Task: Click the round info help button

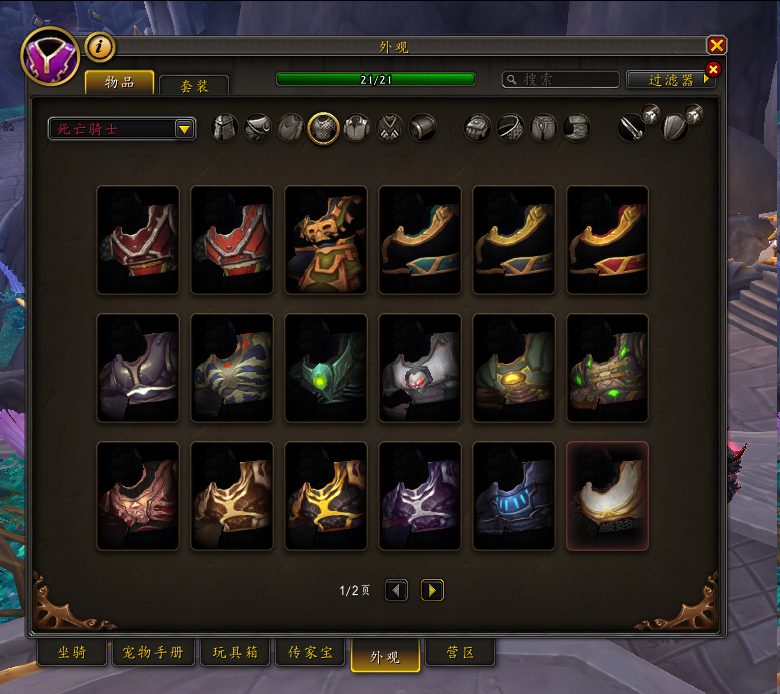Action: [x=99, y=46]
